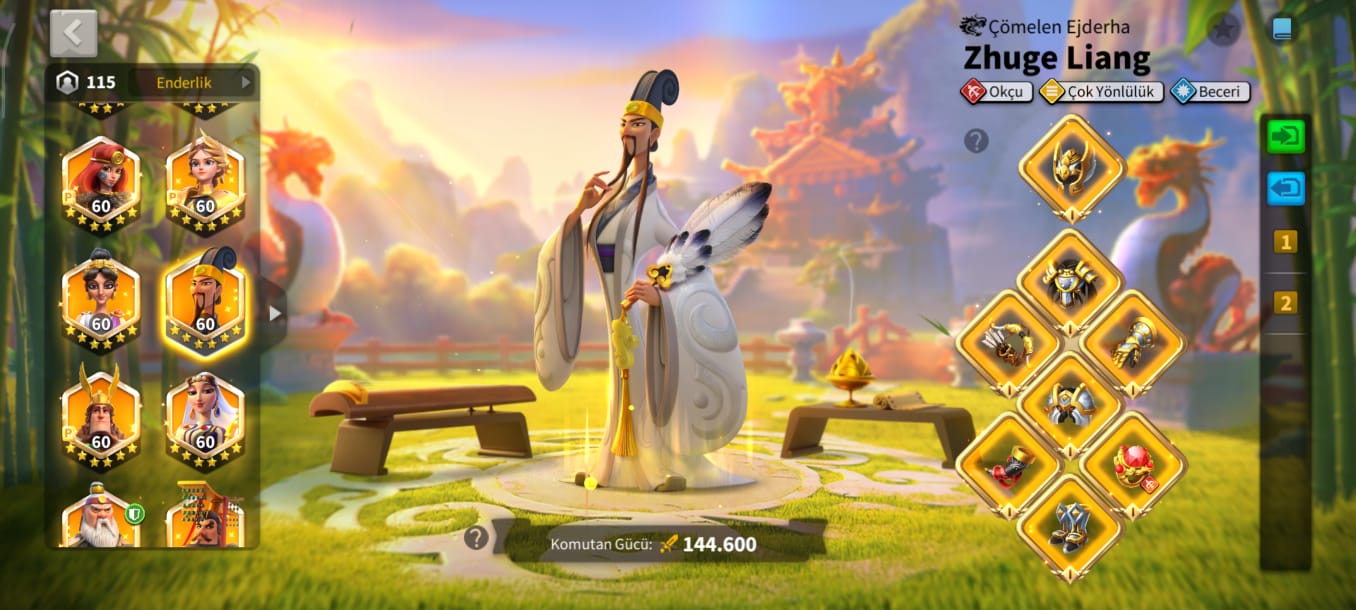Select the golden gauntlets equipment slot
This screenshot has height=610, width=1356.
click(1133, 343)
